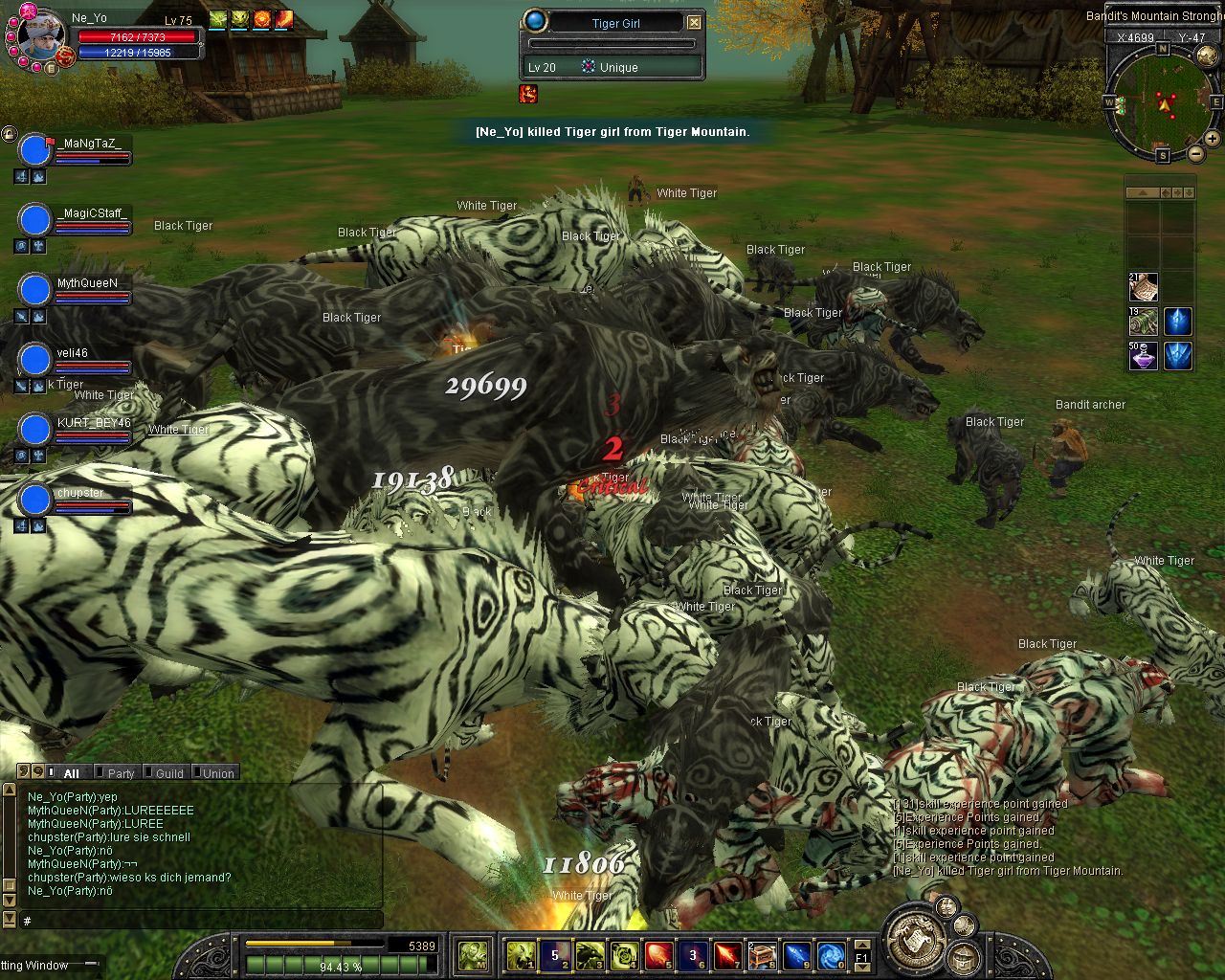This screenshot has width=1225, height=980.
Task: Switch chat to the Union tab
Action: tap(218, 773)
